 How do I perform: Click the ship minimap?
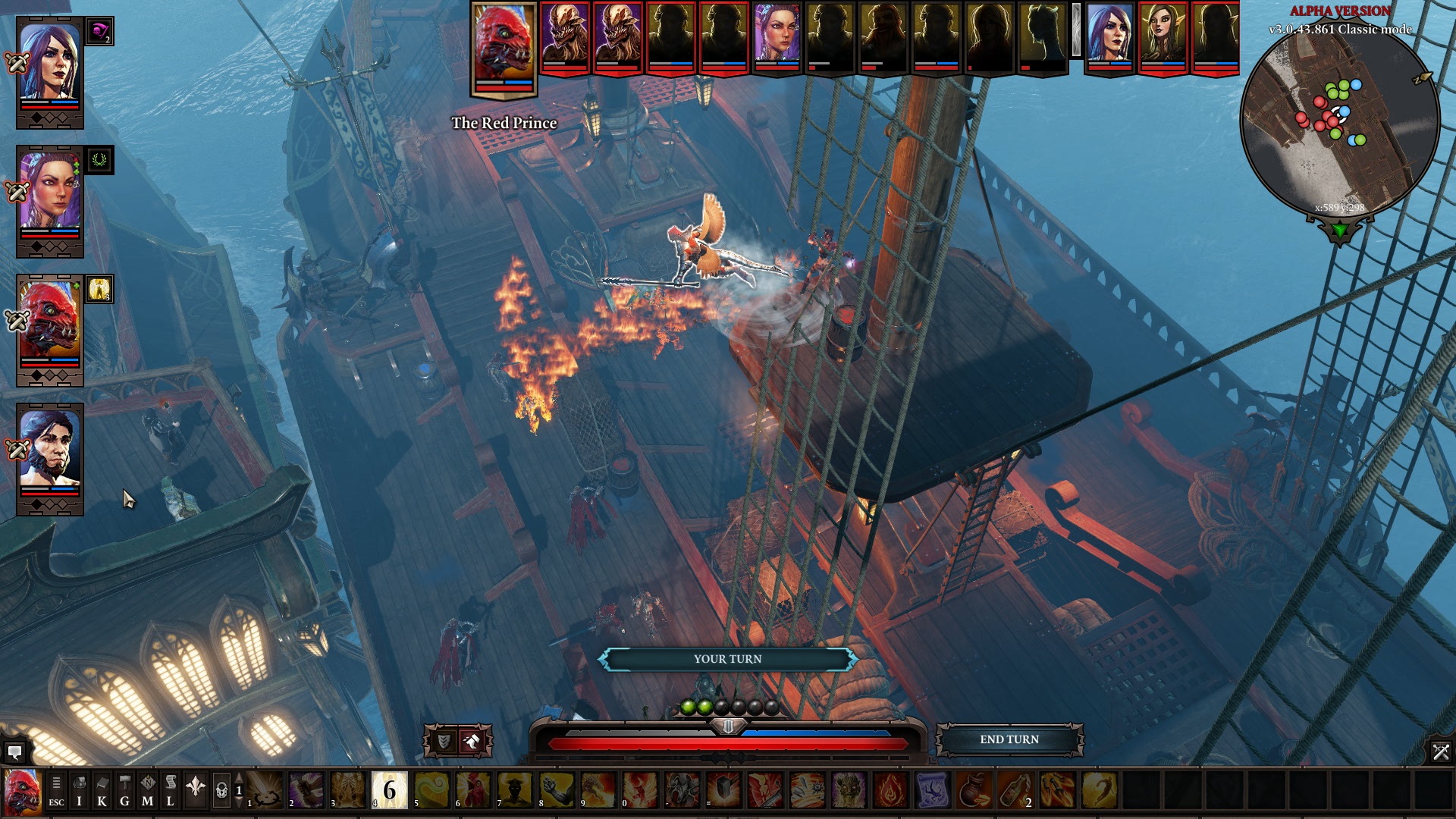[x=1339, y=121]
